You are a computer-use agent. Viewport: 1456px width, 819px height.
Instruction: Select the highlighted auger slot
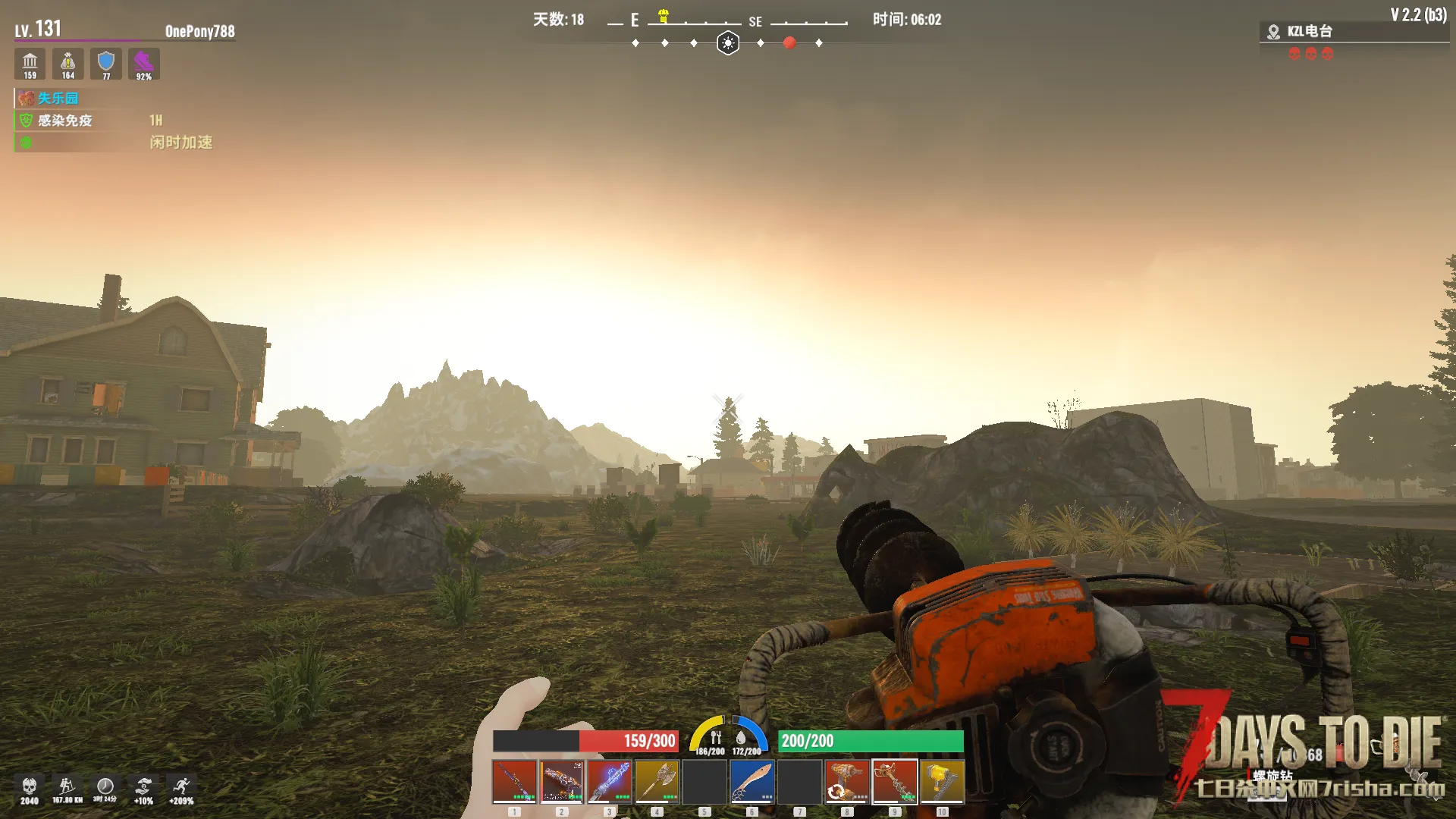(x=895, y=781)
